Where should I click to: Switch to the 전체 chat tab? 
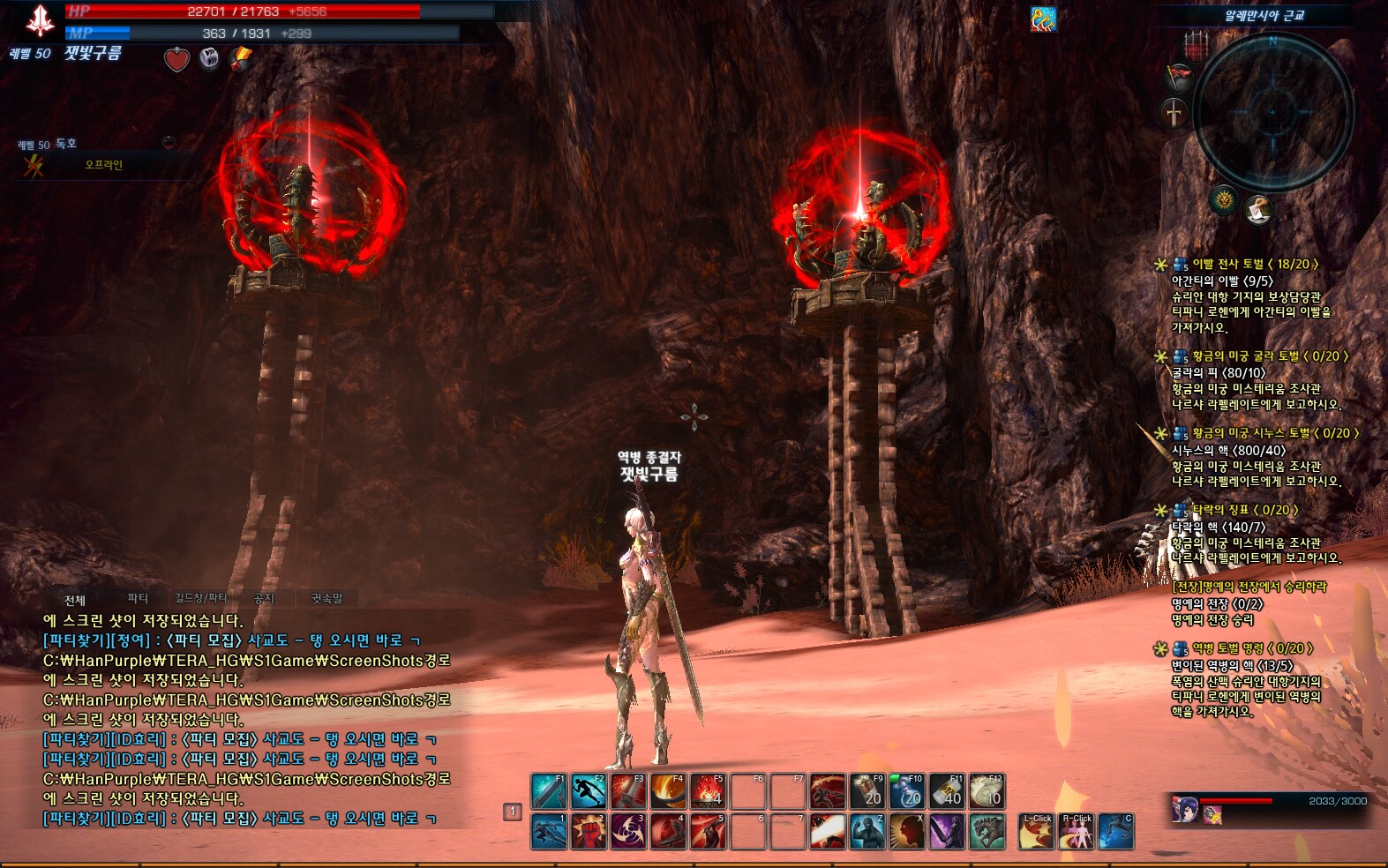click(75, 600)
